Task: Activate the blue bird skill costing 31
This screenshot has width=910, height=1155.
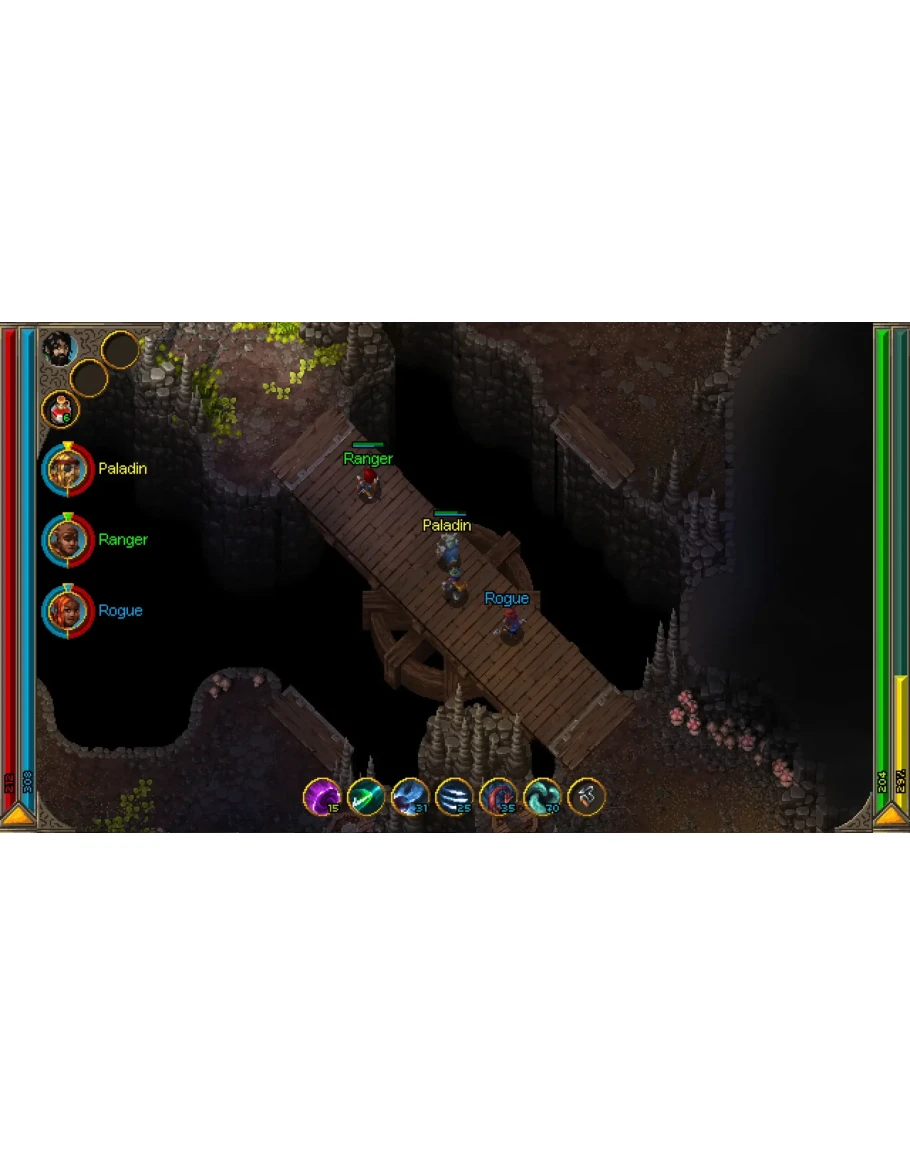Action: pyautogui.click(x=410, y=796)
